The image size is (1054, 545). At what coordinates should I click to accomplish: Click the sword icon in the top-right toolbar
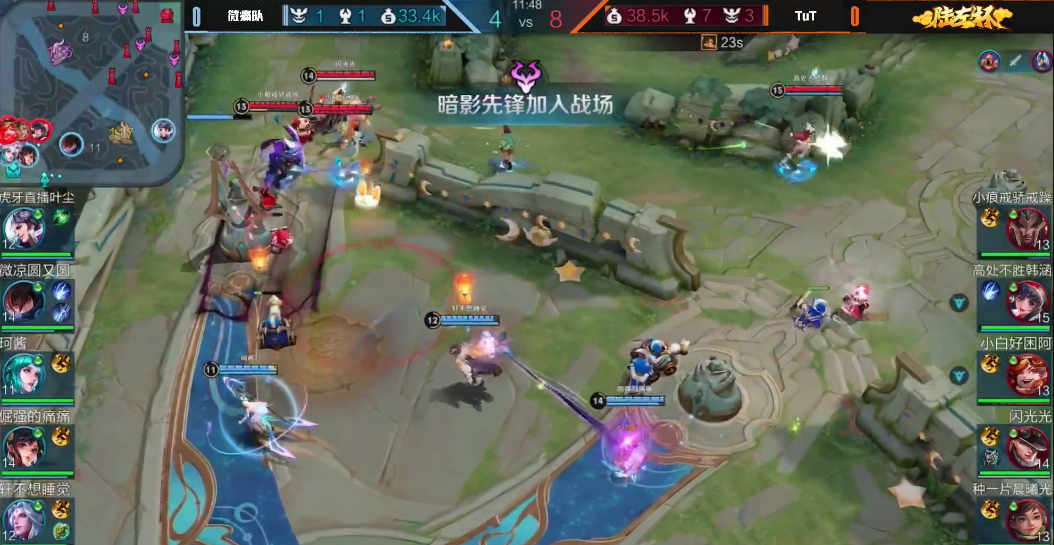pyautogui.click(x=1015, y=61)
